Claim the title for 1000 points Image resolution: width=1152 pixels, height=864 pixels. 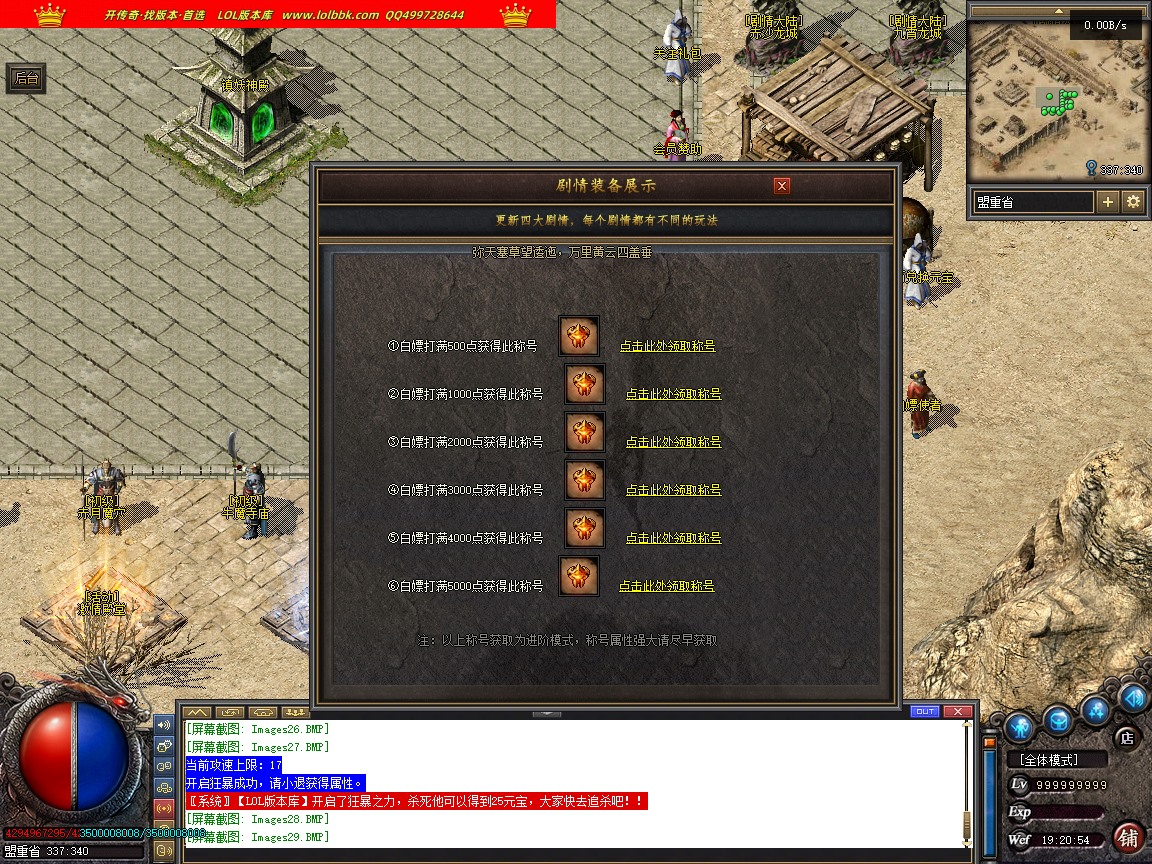[673, 394]
